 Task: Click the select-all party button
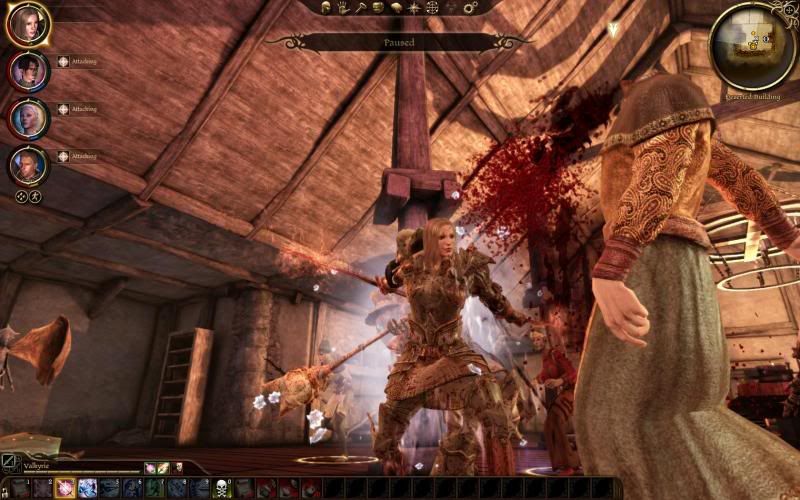(20, 197)
